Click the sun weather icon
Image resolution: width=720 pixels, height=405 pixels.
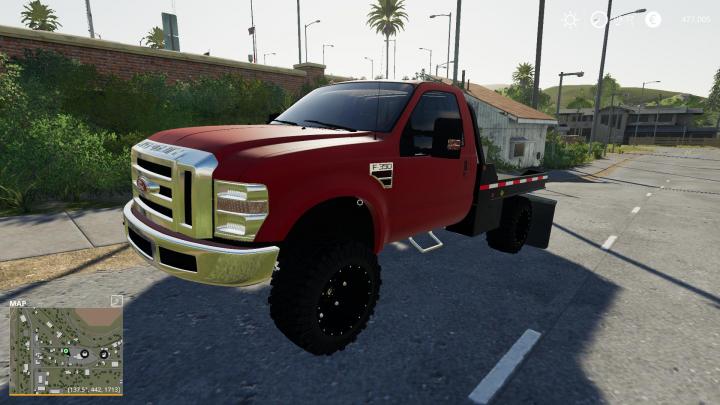[570, 19]
